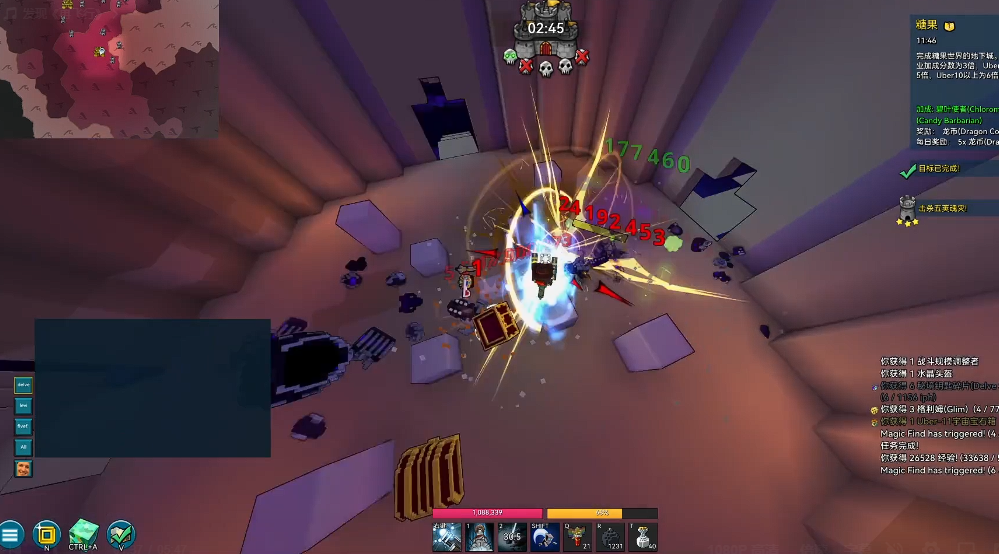Open the green cube icon labeled CTRL+A
Image resolution: width=999 pixels, height=554 pixels.
(x=84, y=533)
